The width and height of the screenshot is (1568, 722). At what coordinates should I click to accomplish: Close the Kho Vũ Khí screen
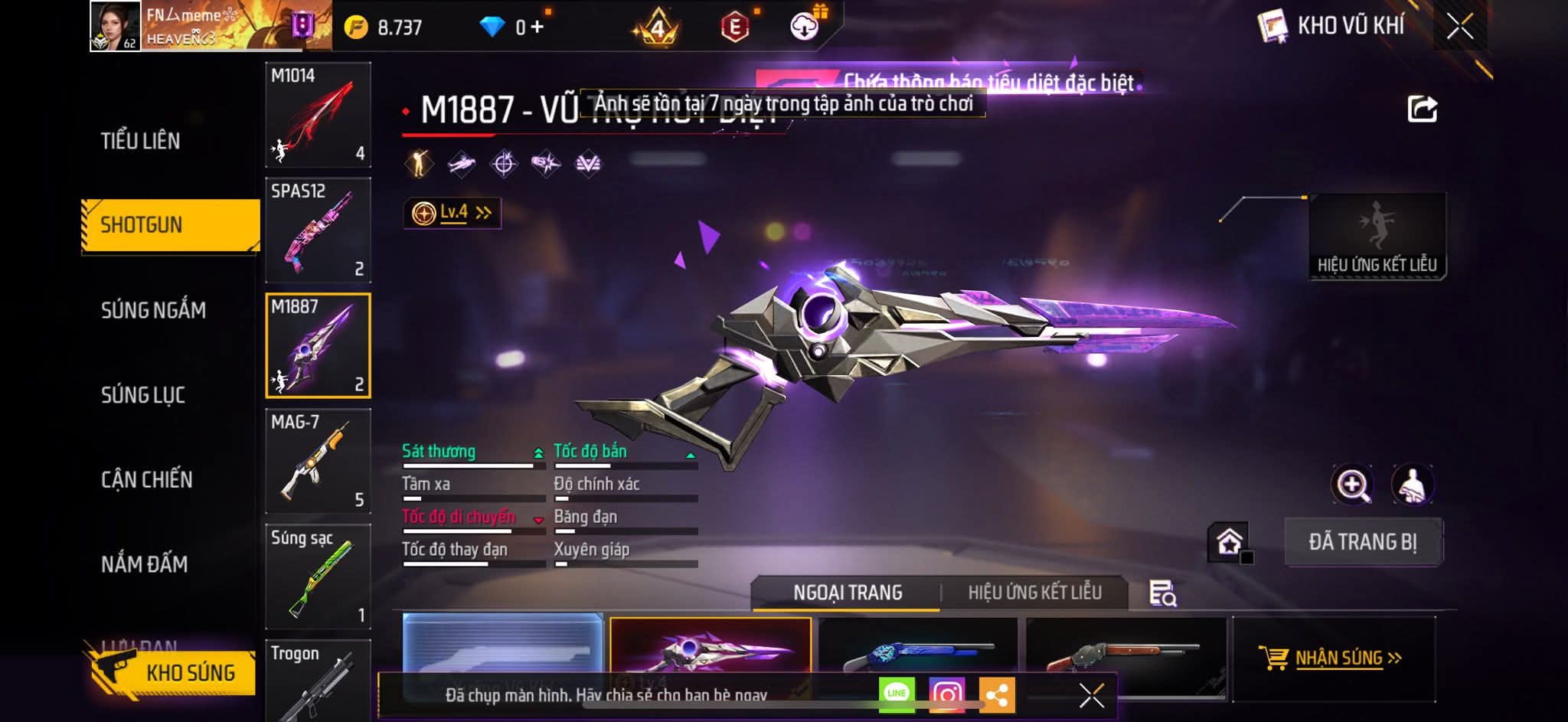click(1459, 27)
